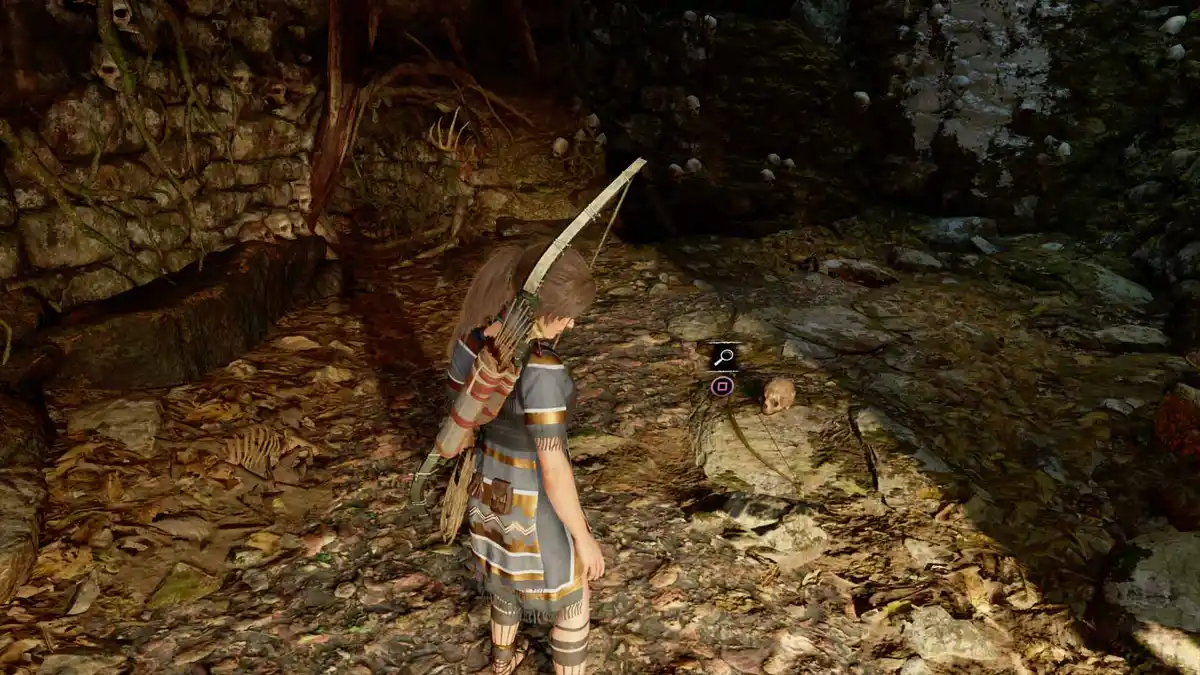Screen dimensions: 1200x675
Task: Select the magnifying glass inspect icon
Action: click(x=723, y=357)
